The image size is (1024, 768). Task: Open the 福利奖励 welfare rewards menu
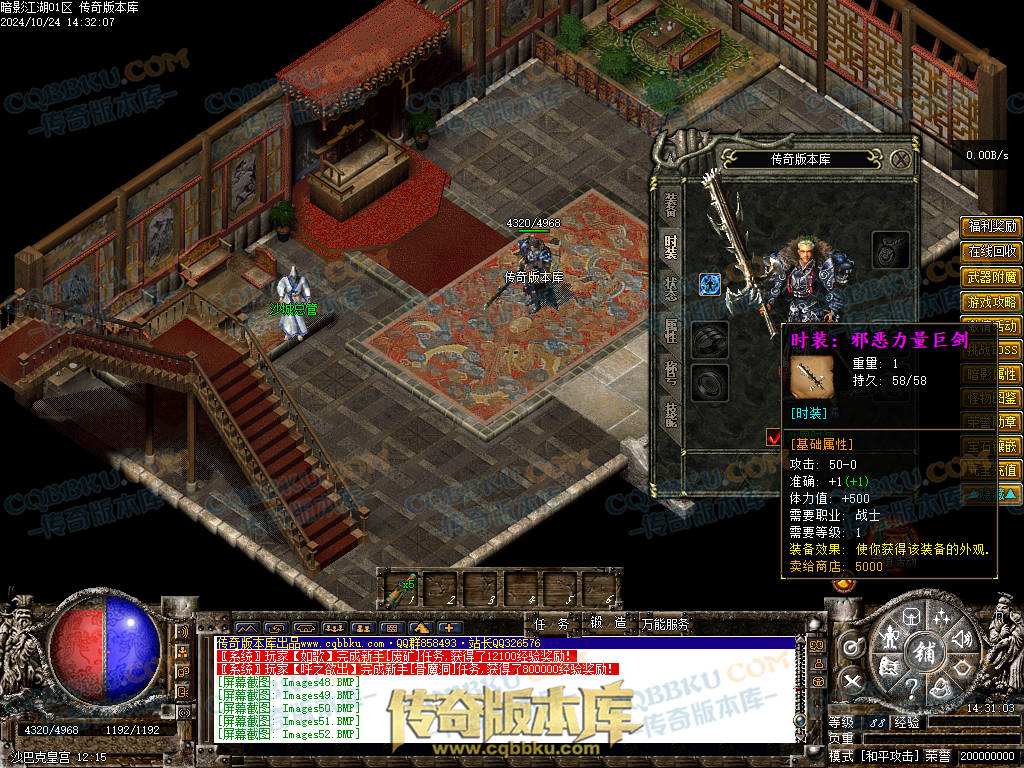coord(991,227)
